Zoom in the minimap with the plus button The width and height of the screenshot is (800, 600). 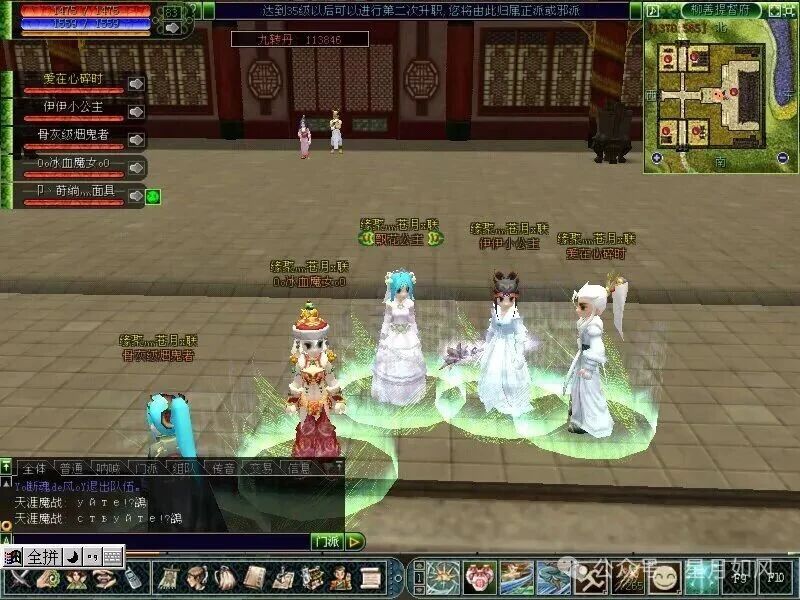[x=657, y=157]
